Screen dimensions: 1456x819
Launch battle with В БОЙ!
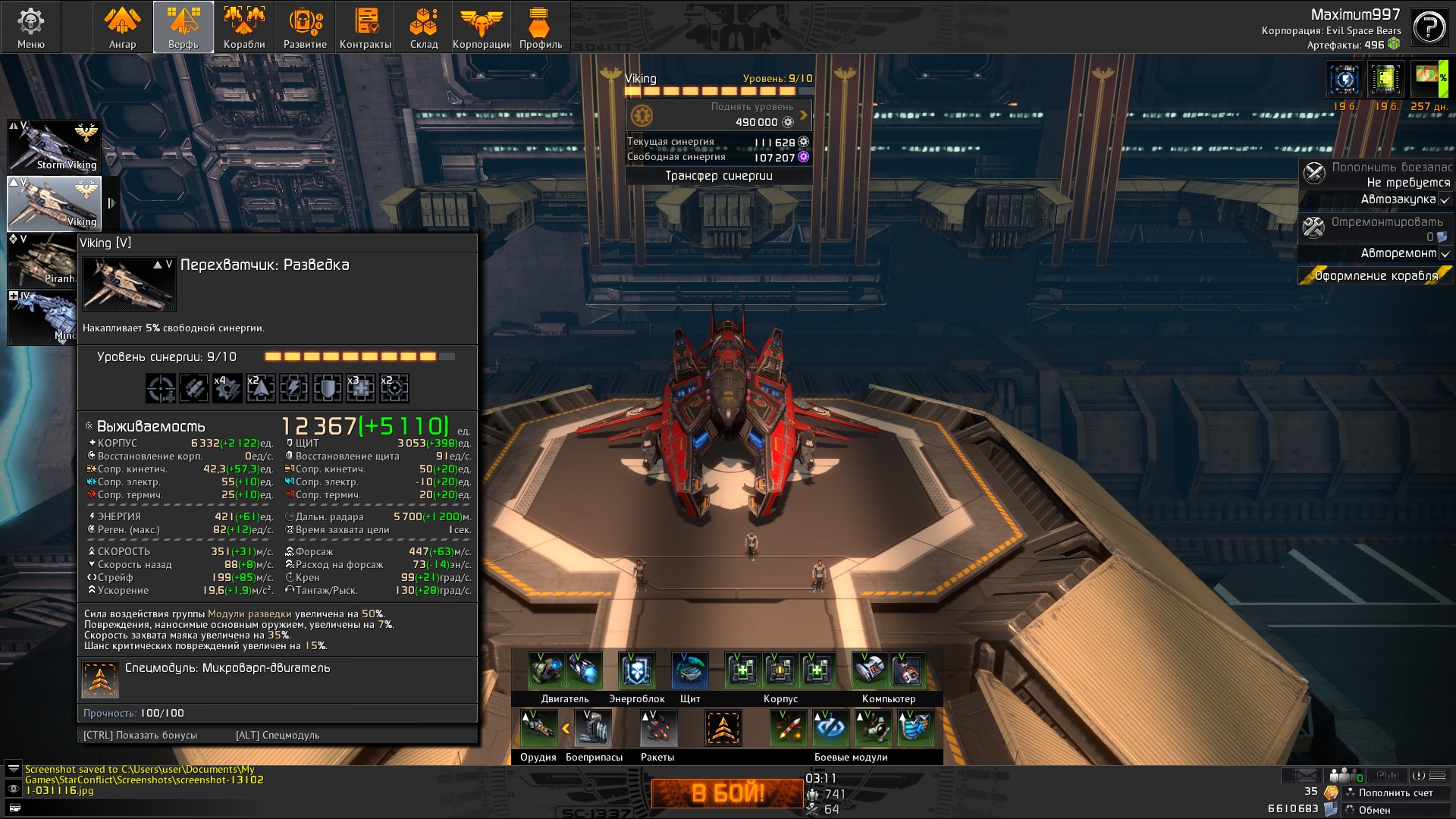pyautogui.click(x=727, y=793)
